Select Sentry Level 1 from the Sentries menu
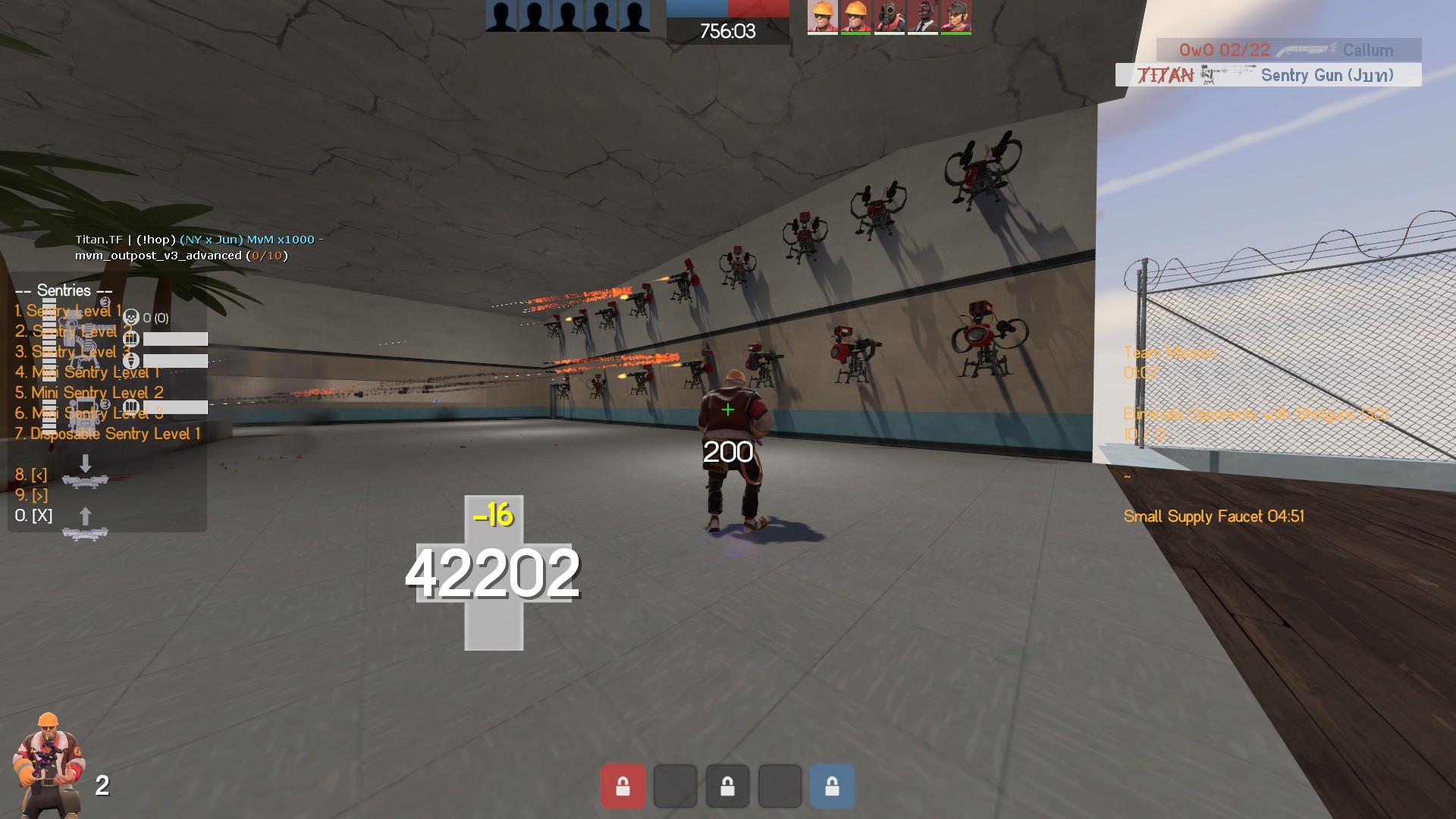The height and width of the screenshot is (819, 1456). tap(68, 311)
